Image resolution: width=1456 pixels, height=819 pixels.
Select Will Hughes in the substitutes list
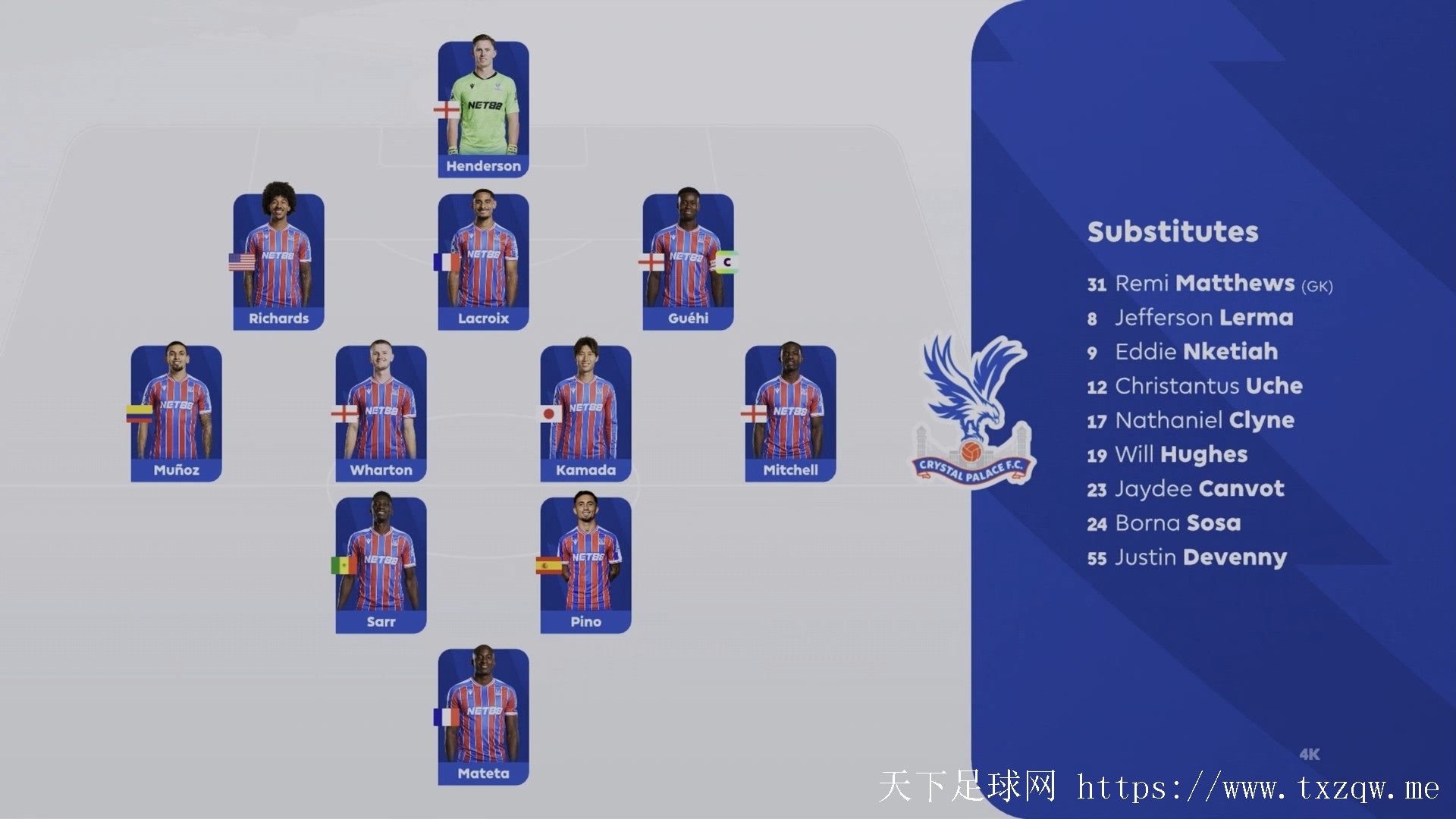point(1180,454)
